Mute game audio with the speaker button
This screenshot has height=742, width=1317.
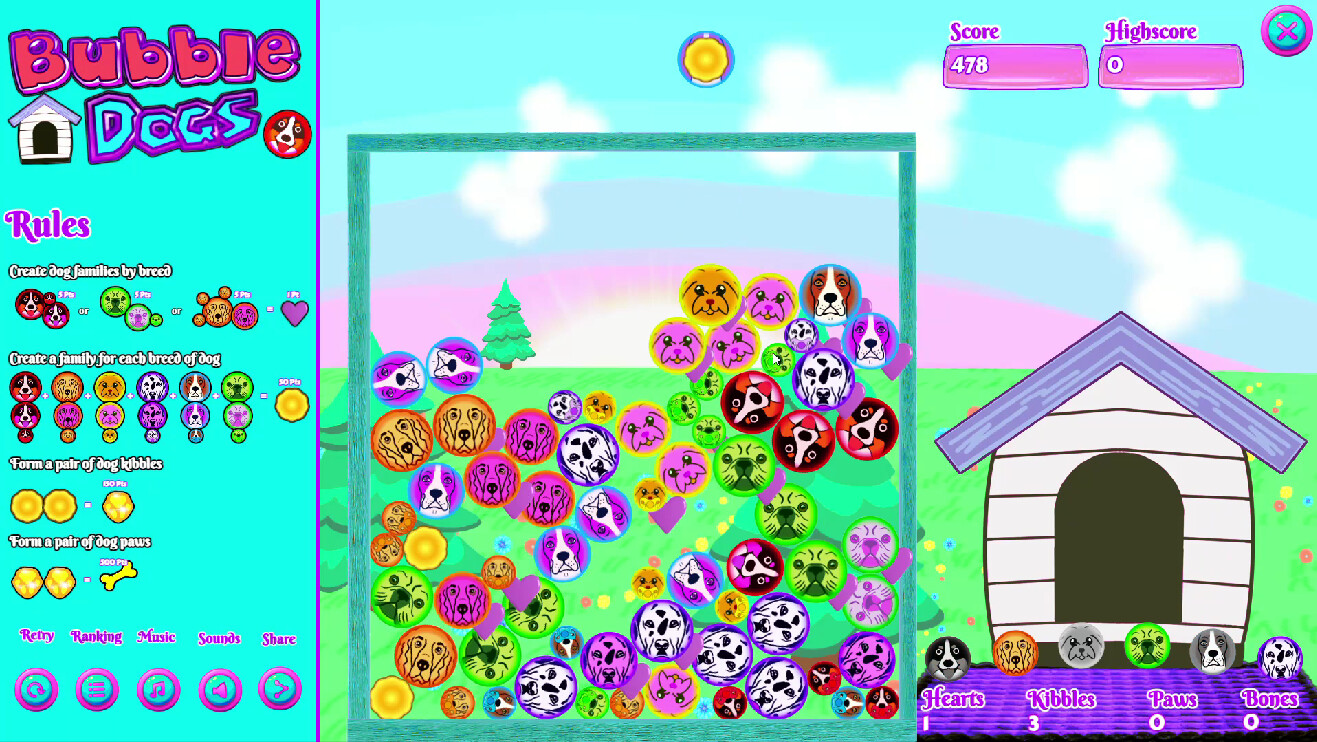coord(219,688)
